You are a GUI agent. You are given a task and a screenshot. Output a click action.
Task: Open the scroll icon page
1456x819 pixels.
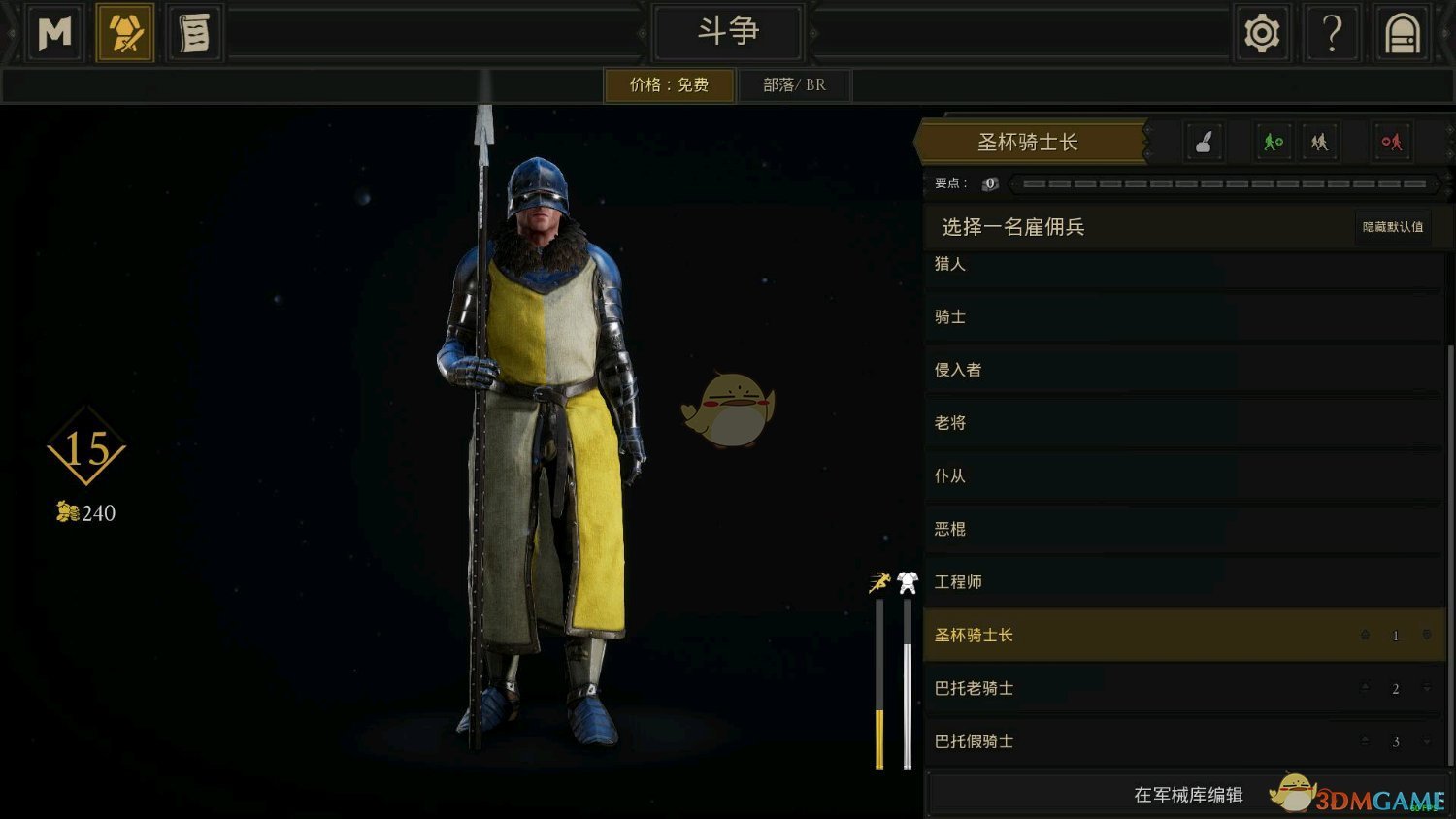pos(194,33)
